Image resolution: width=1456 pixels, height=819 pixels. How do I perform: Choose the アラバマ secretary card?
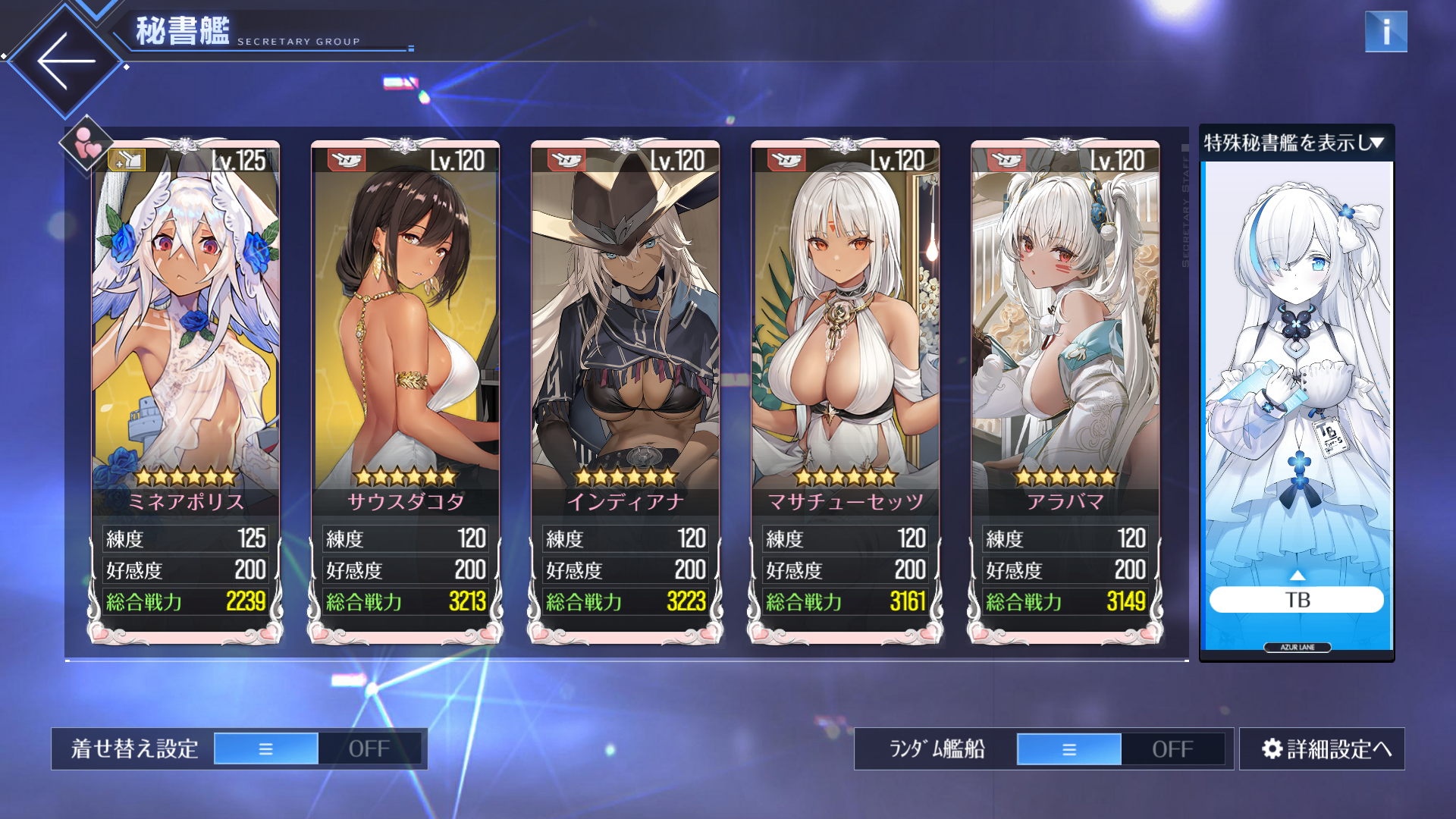click(x=1065, y=341)
